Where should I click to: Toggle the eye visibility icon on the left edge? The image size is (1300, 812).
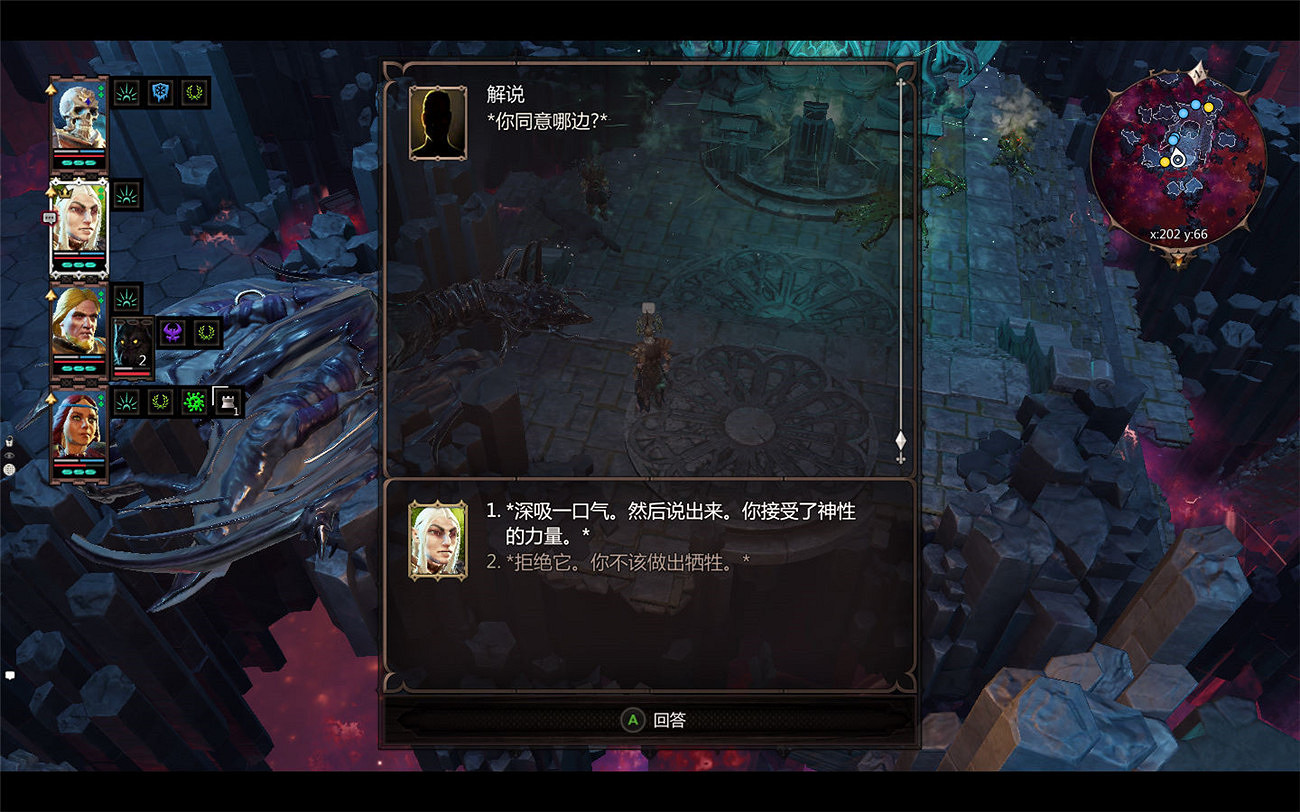click(x=10, y=455)
